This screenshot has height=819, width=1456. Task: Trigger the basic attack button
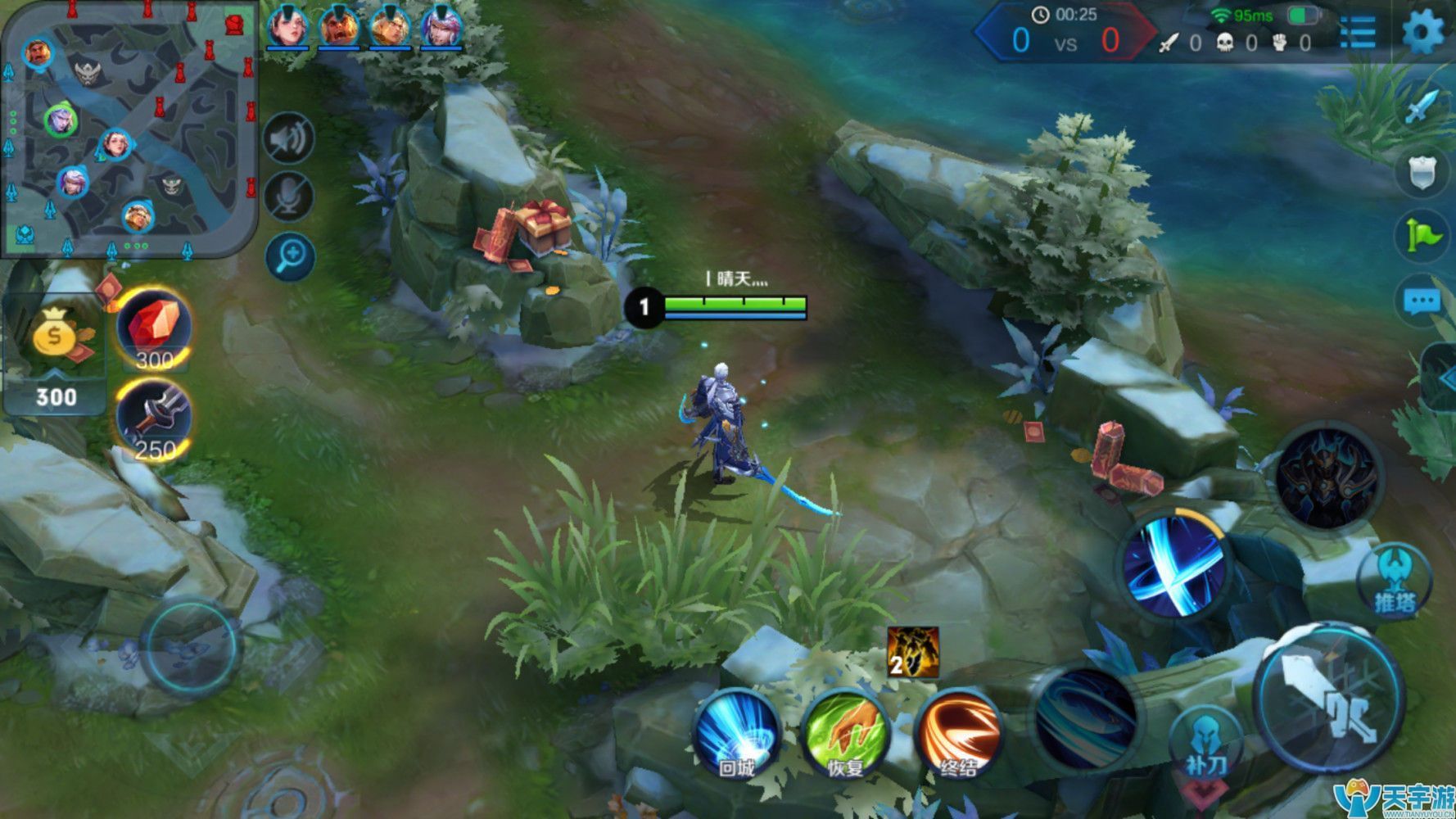tap(1329, 698)
